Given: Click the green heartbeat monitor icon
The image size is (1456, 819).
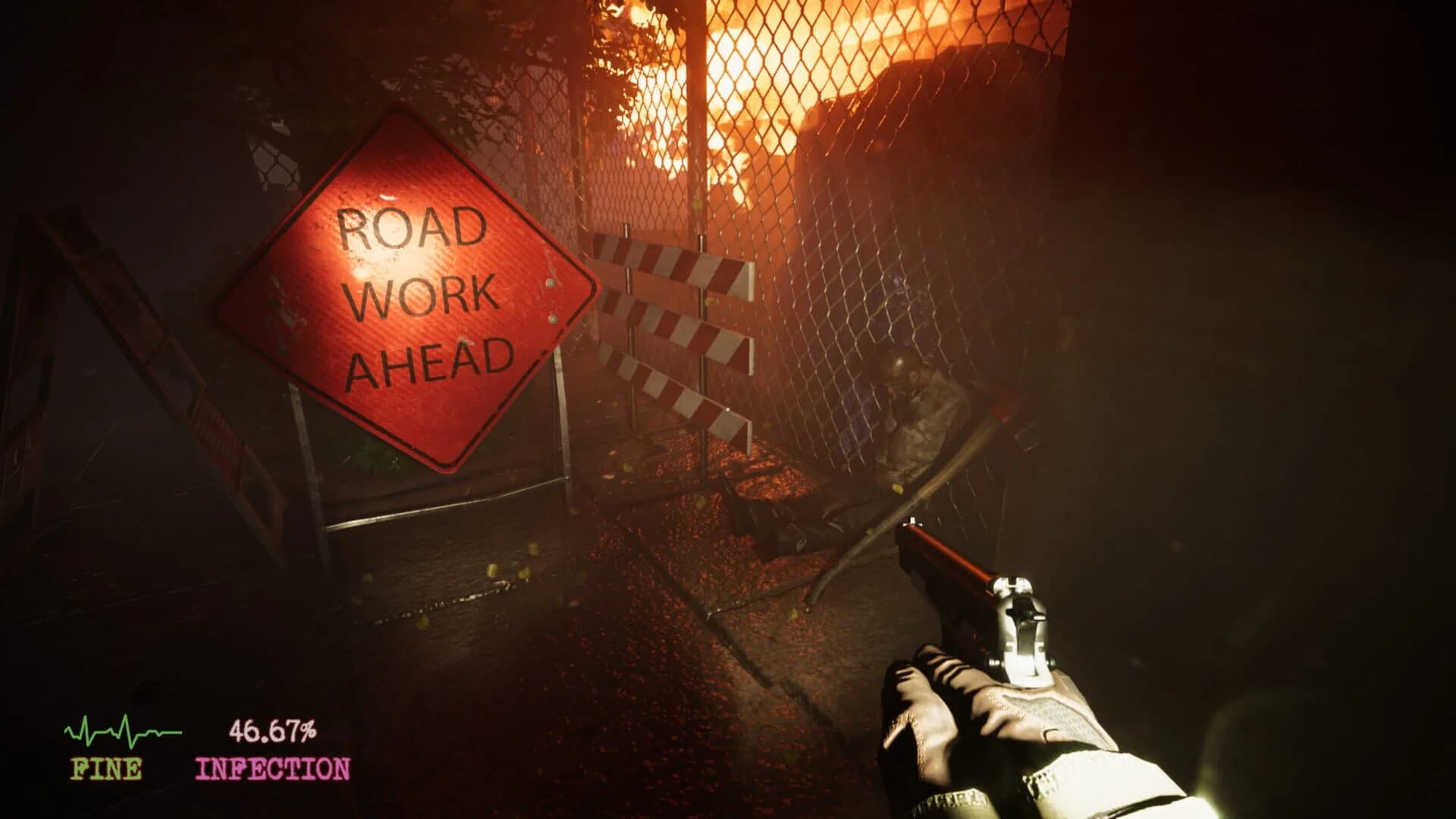Looking at the screenshot, I should [x=121, y=732].
